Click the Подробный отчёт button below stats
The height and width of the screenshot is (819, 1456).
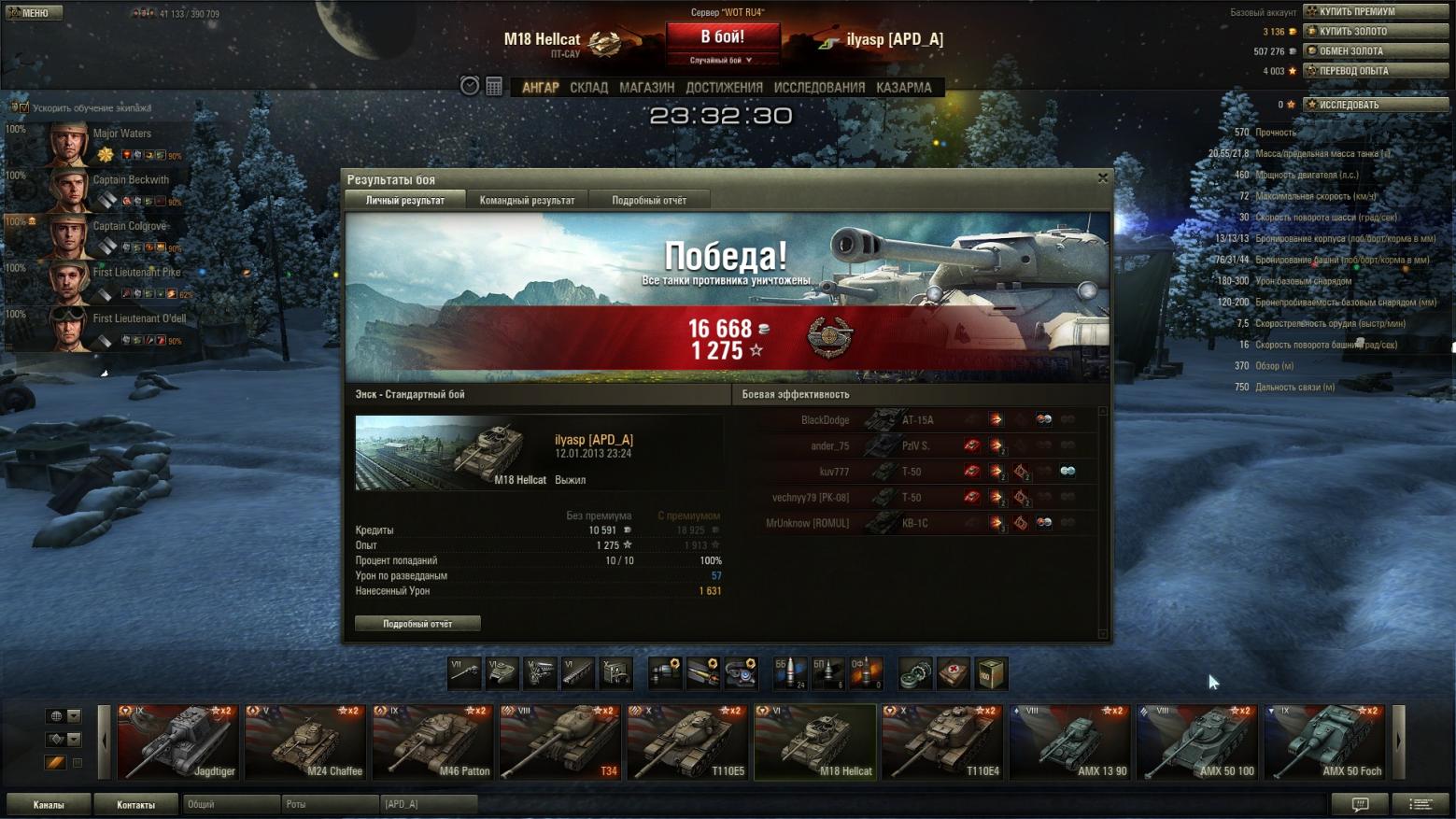(417, 624)
